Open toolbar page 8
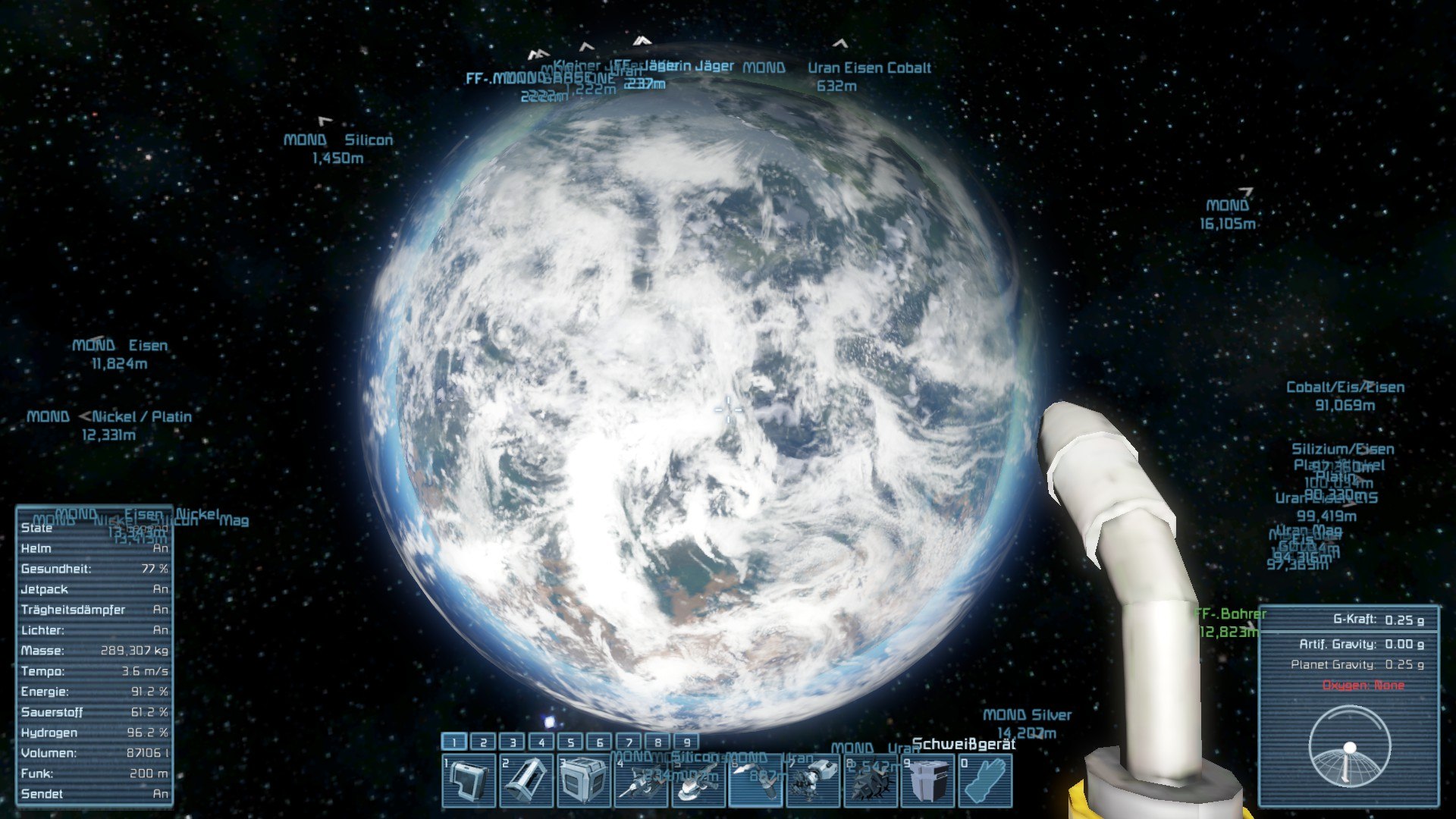 pyautogui.click(x=658, y=742)
